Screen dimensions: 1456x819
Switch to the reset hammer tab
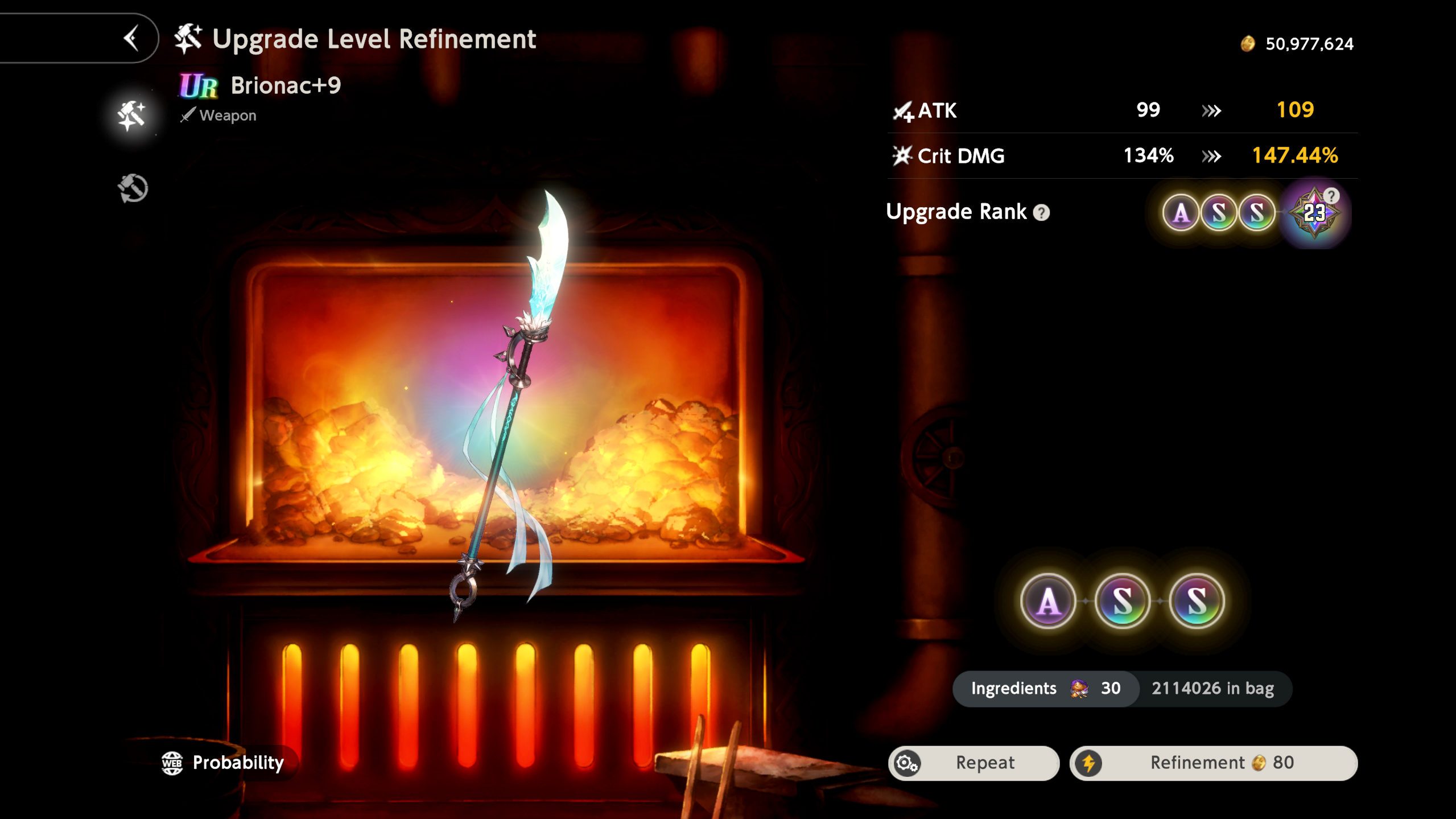(133, 188)
